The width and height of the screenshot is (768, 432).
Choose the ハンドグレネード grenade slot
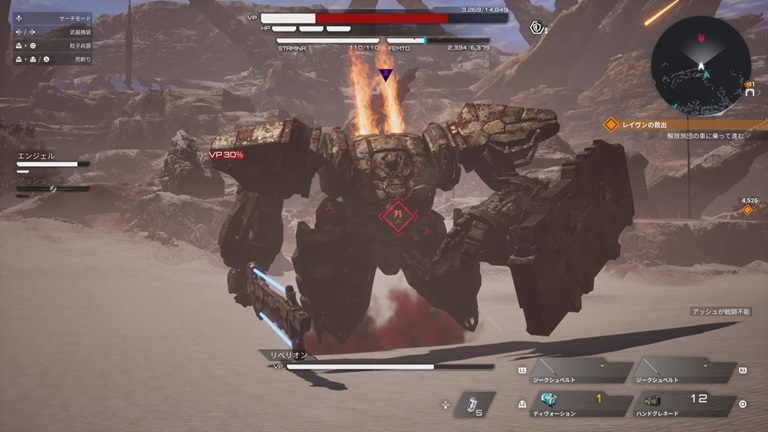(687, 402)
